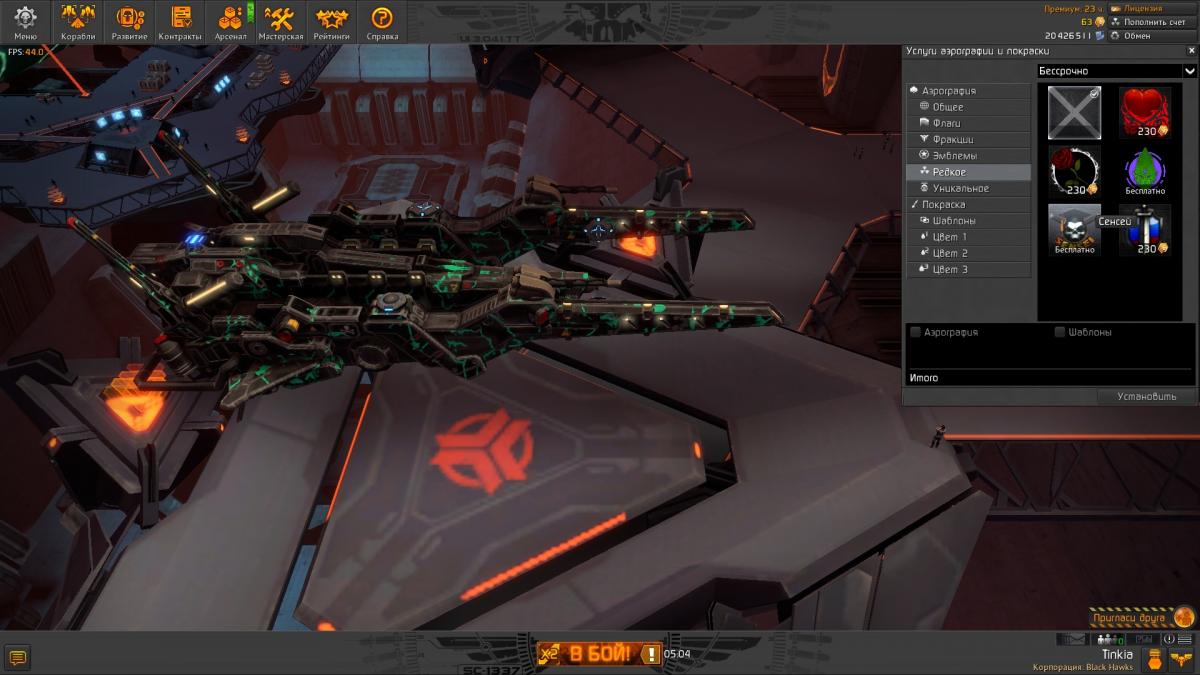1200x675 pixels.
Task: Open the Шаблоны paint templates
Action: [954, 221]
